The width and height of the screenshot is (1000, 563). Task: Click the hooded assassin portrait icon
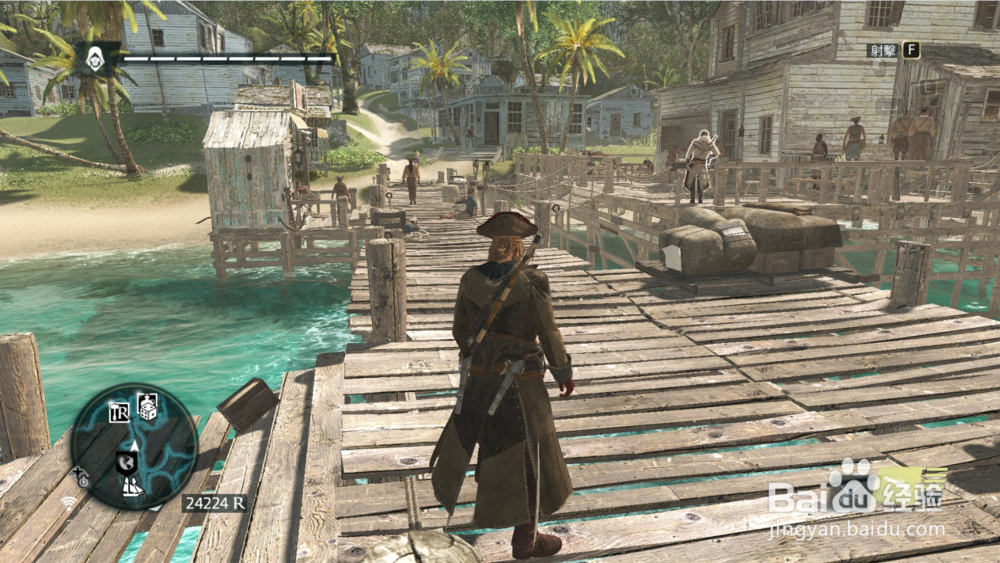pos(96,59)
